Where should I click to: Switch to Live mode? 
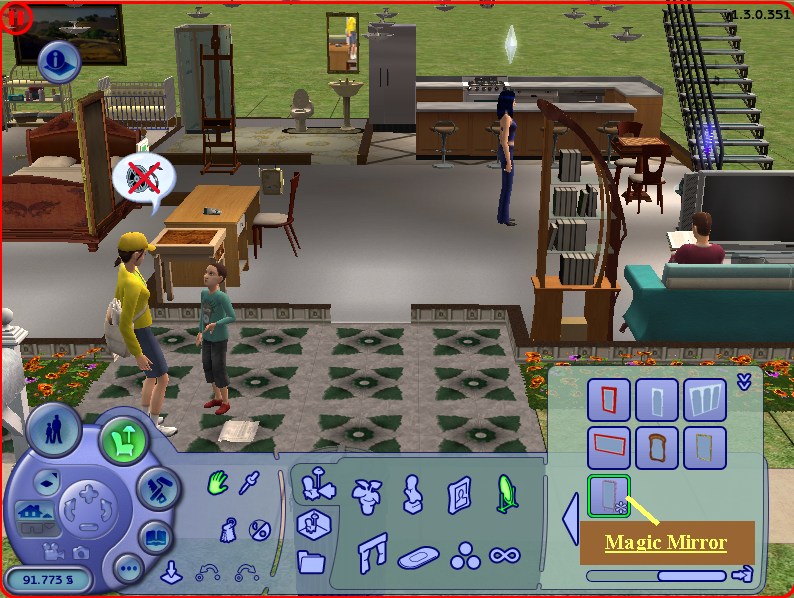coord(47,432)
